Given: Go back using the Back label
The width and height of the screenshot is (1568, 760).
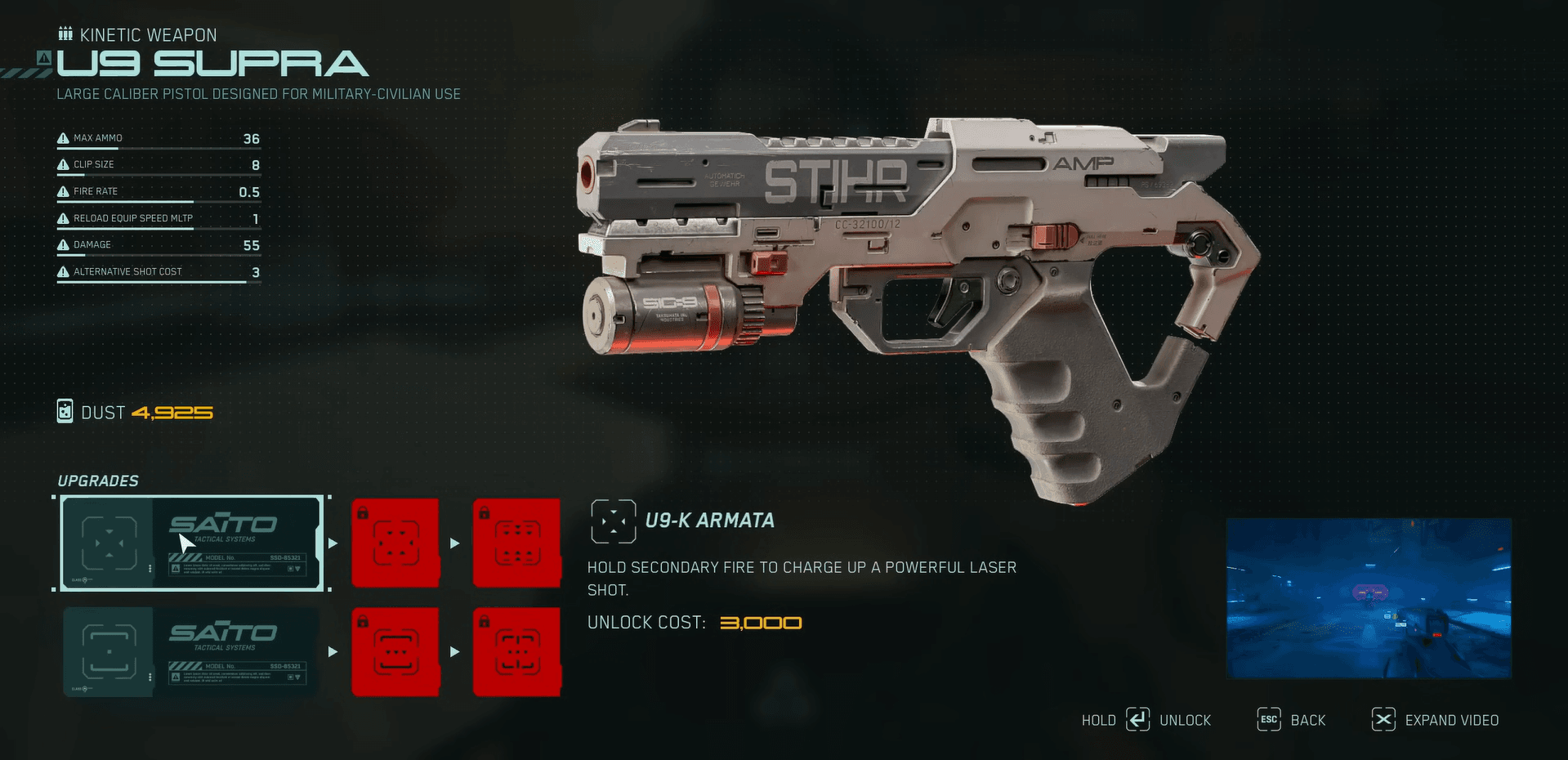Looking at the screenshot, I should pos(1307,720).
